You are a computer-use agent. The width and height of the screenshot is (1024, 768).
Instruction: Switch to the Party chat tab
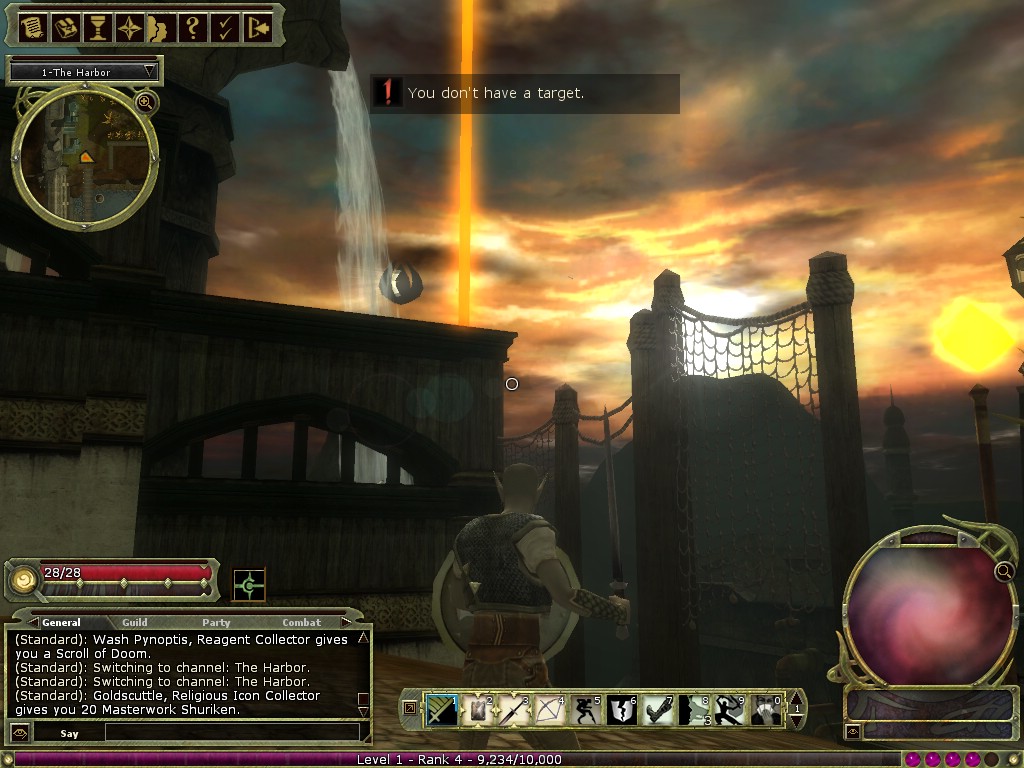[x=216, y=623]
